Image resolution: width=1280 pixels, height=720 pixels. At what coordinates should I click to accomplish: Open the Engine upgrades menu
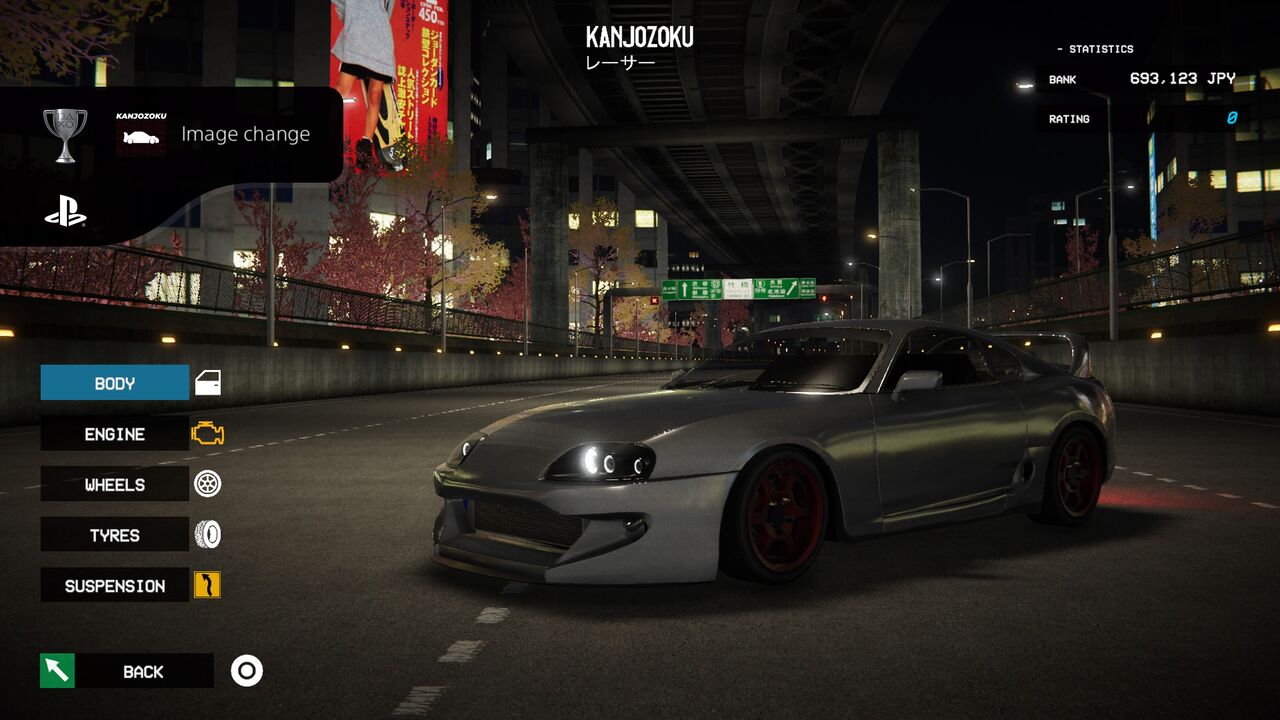[x=115, y=434]
